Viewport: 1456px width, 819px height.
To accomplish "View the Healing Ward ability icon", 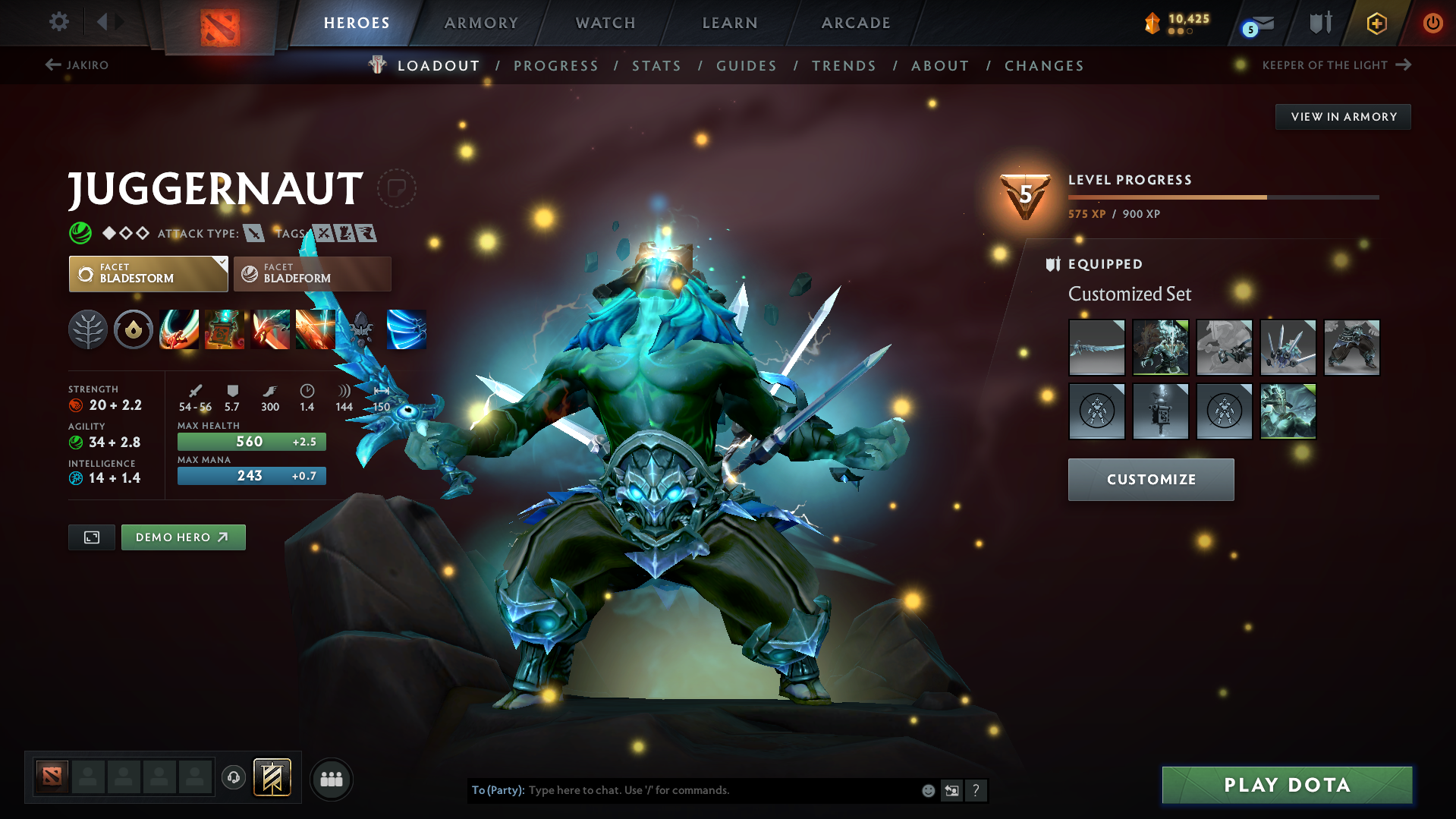I will coord(225,329).
